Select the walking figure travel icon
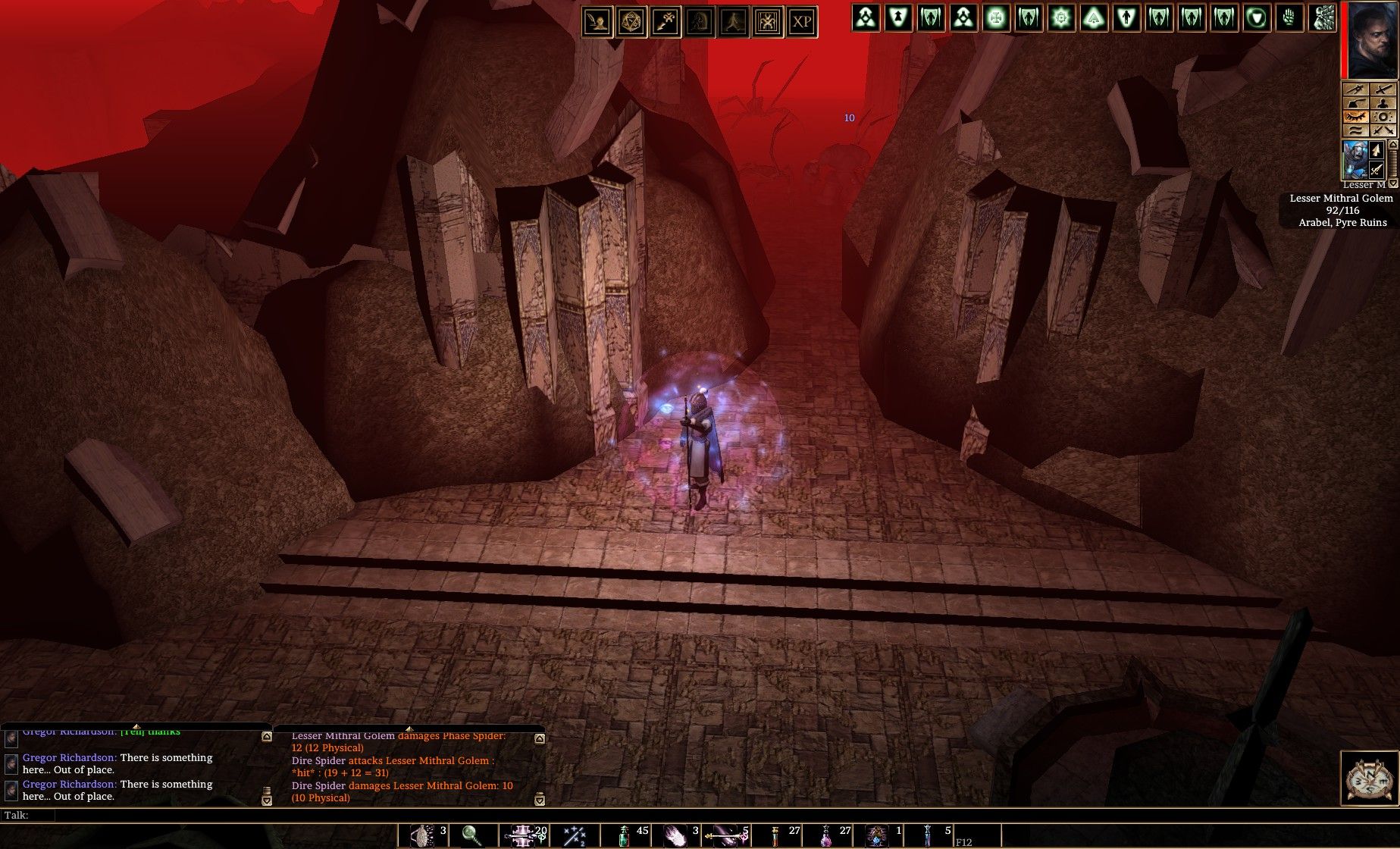The width and height of the screenshot is (1400, 849). (x=734, y=22)
